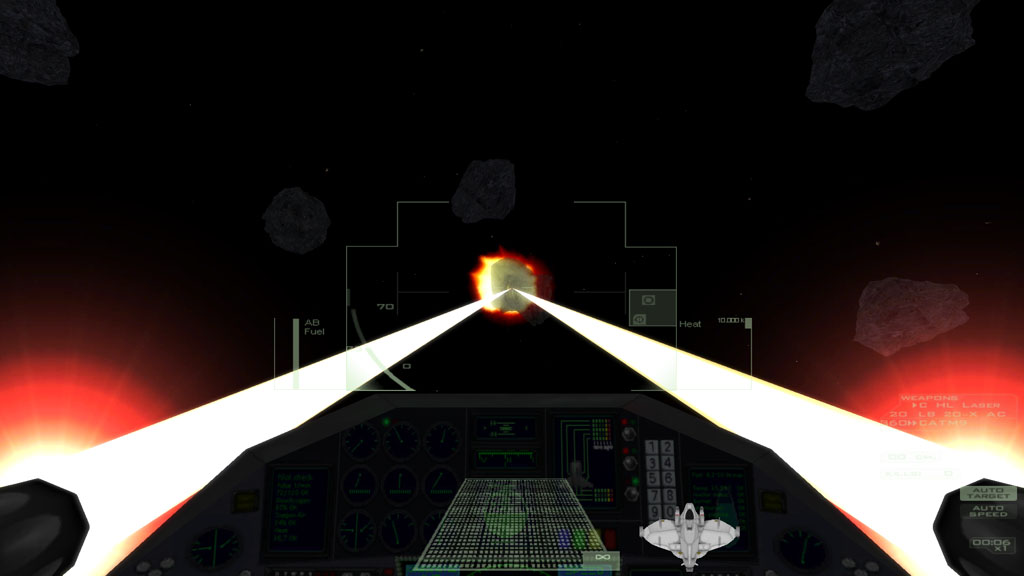1024x576 pixels.
Task: Toggle the AUTO SPEED button
Action: pyautogui.click(x=988, y=512)
